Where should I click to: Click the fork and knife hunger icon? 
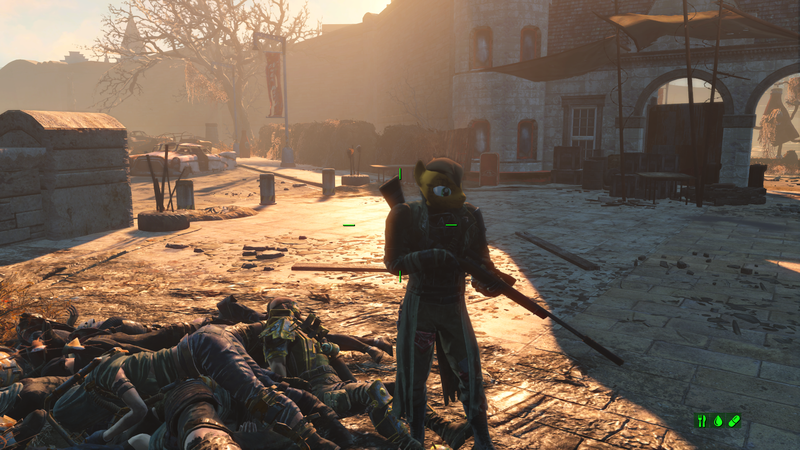[x=702, y=421]
